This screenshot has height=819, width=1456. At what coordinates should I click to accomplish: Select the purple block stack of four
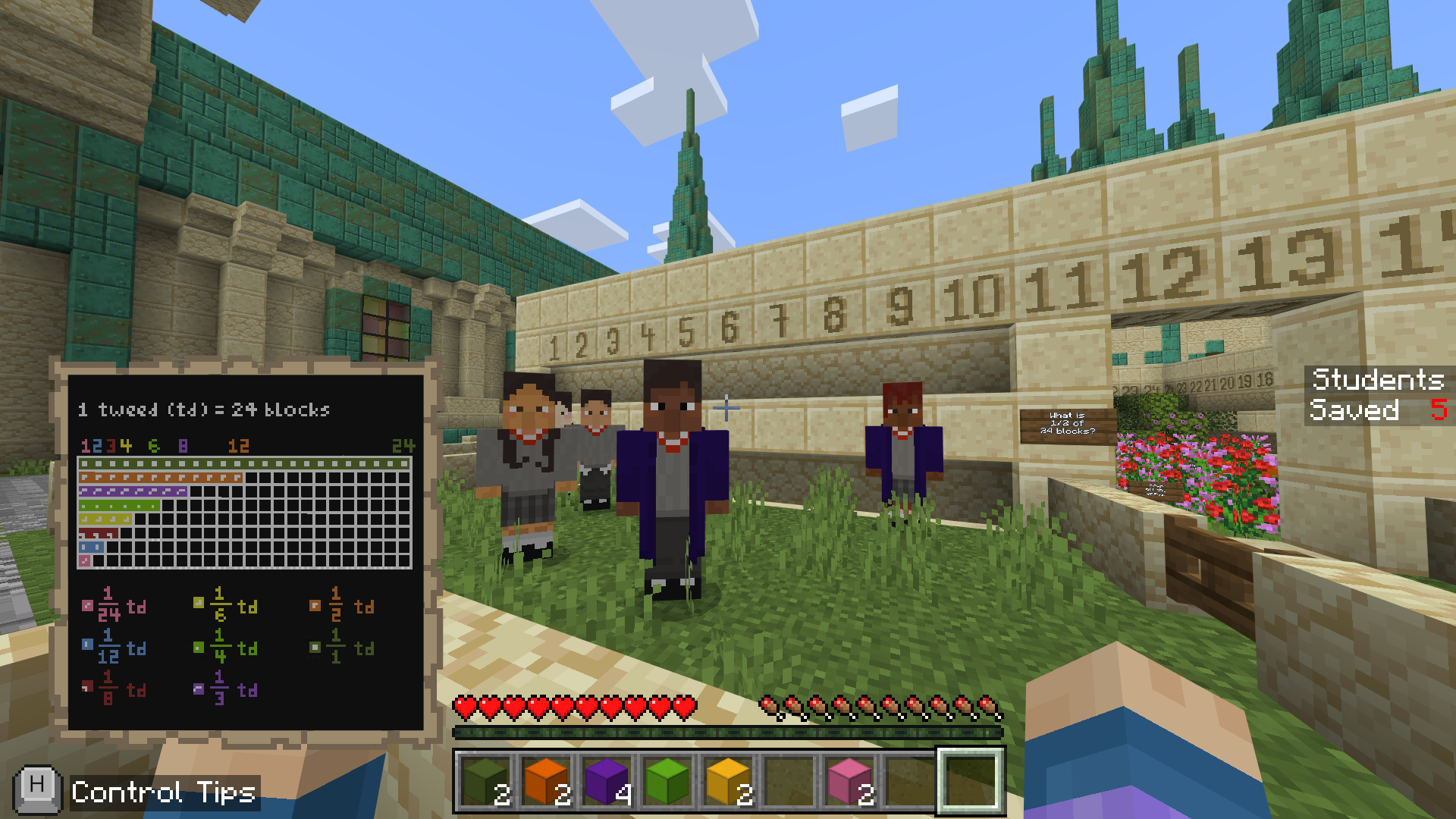pos(607,781)
